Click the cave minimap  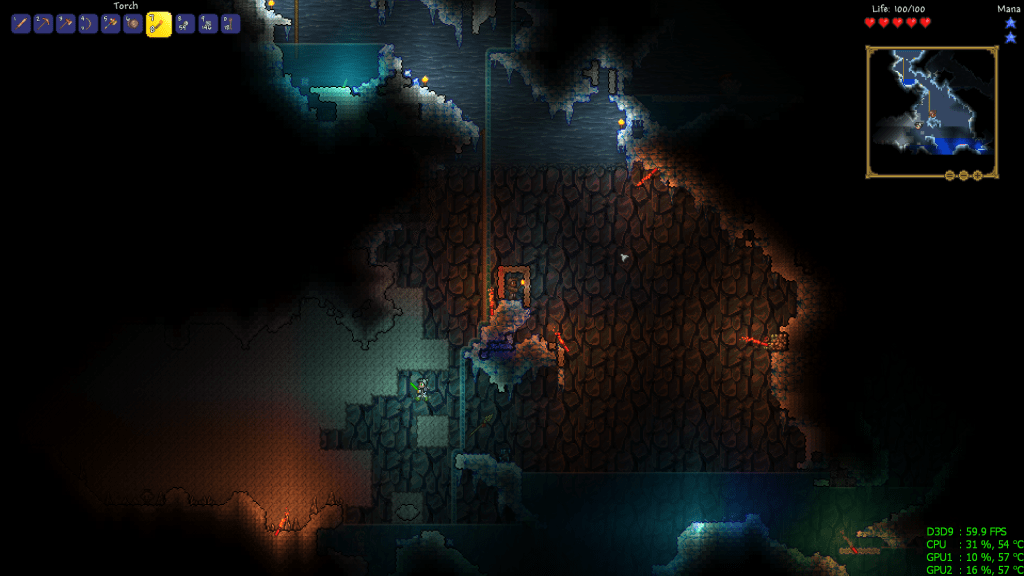click(x=931, y=112)
